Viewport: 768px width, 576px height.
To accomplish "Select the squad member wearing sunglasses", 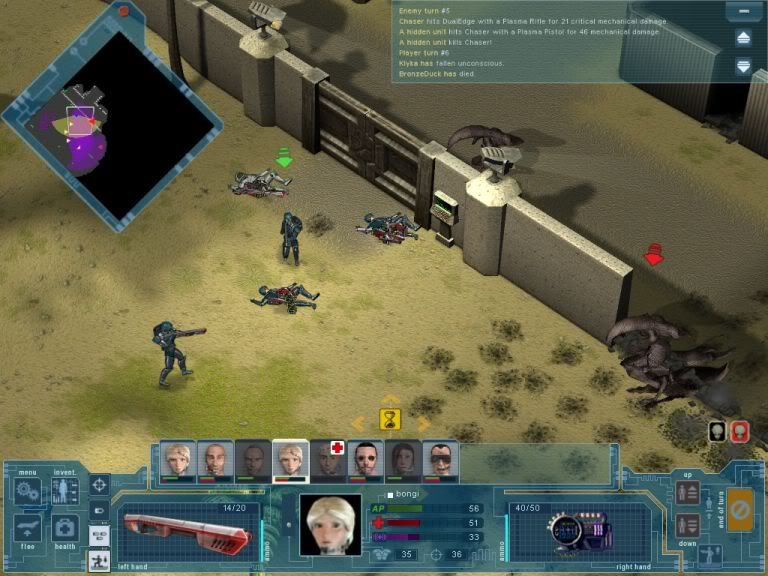I will pyautogui.click(x=440, y=460).
